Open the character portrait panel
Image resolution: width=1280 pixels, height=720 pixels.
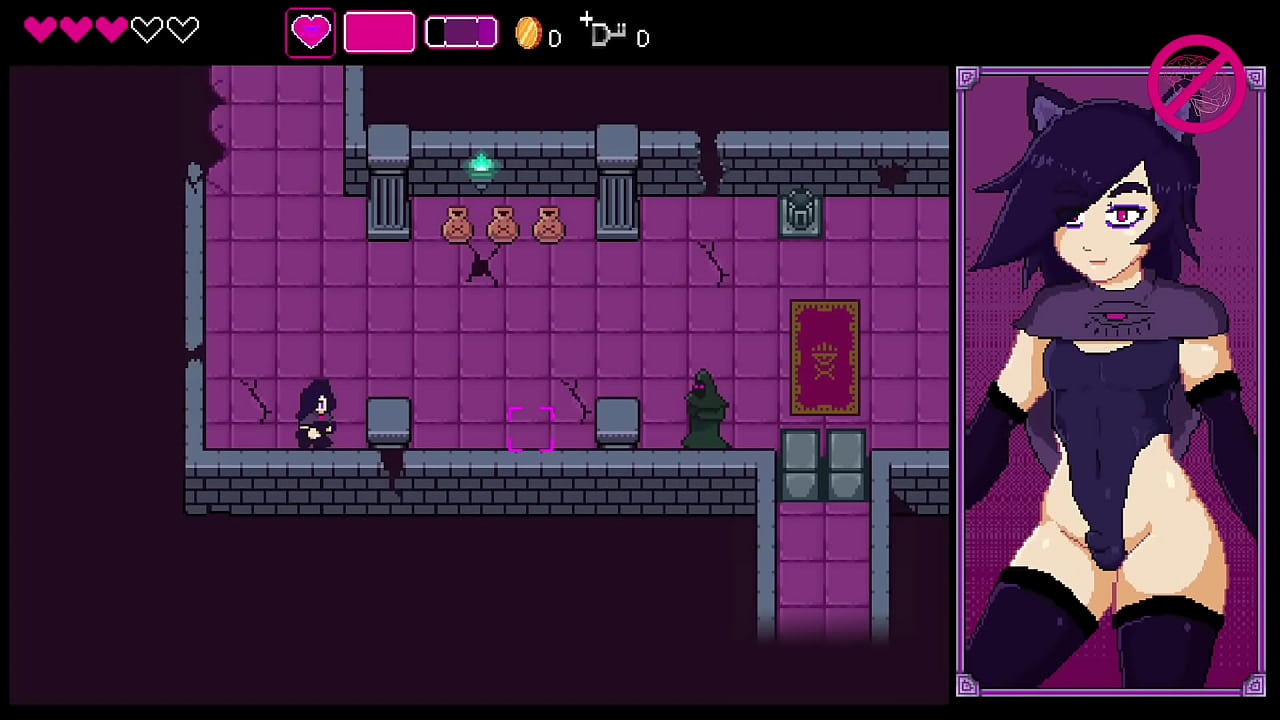click(x=1110, y=380)
